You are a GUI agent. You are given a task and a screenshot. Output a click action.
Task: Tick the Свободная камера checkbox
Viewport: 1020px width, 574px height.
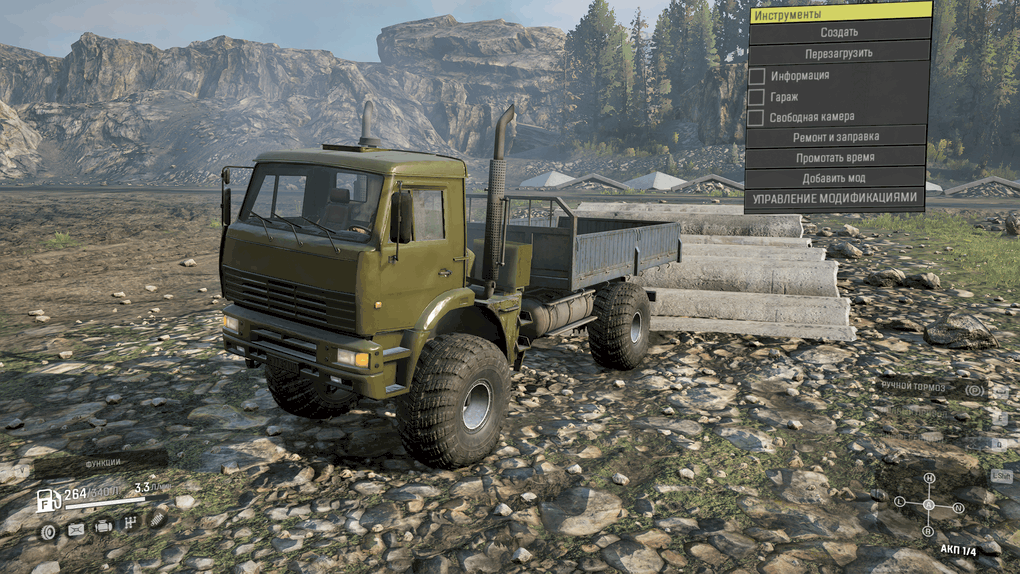[757, 118]
